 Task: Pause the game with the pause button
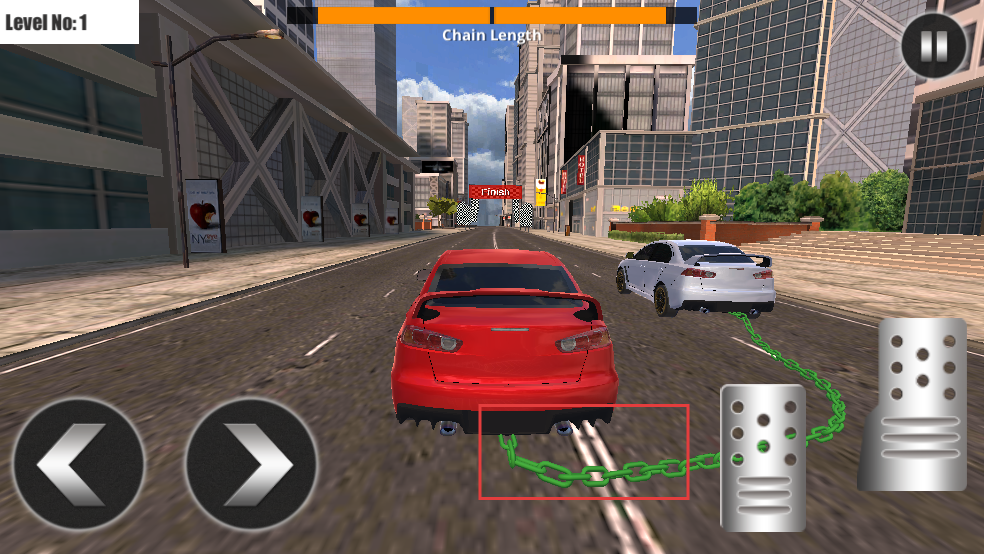(x=934, y=45)
